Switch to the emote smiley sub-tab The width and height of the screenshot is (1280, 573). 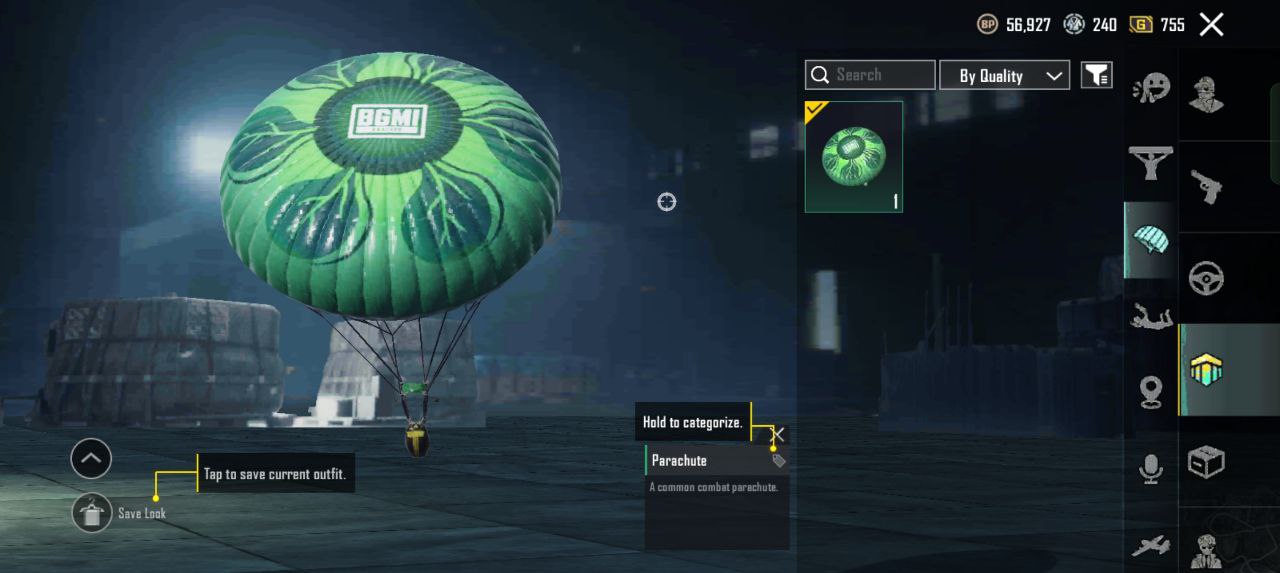coord(1151,89)
